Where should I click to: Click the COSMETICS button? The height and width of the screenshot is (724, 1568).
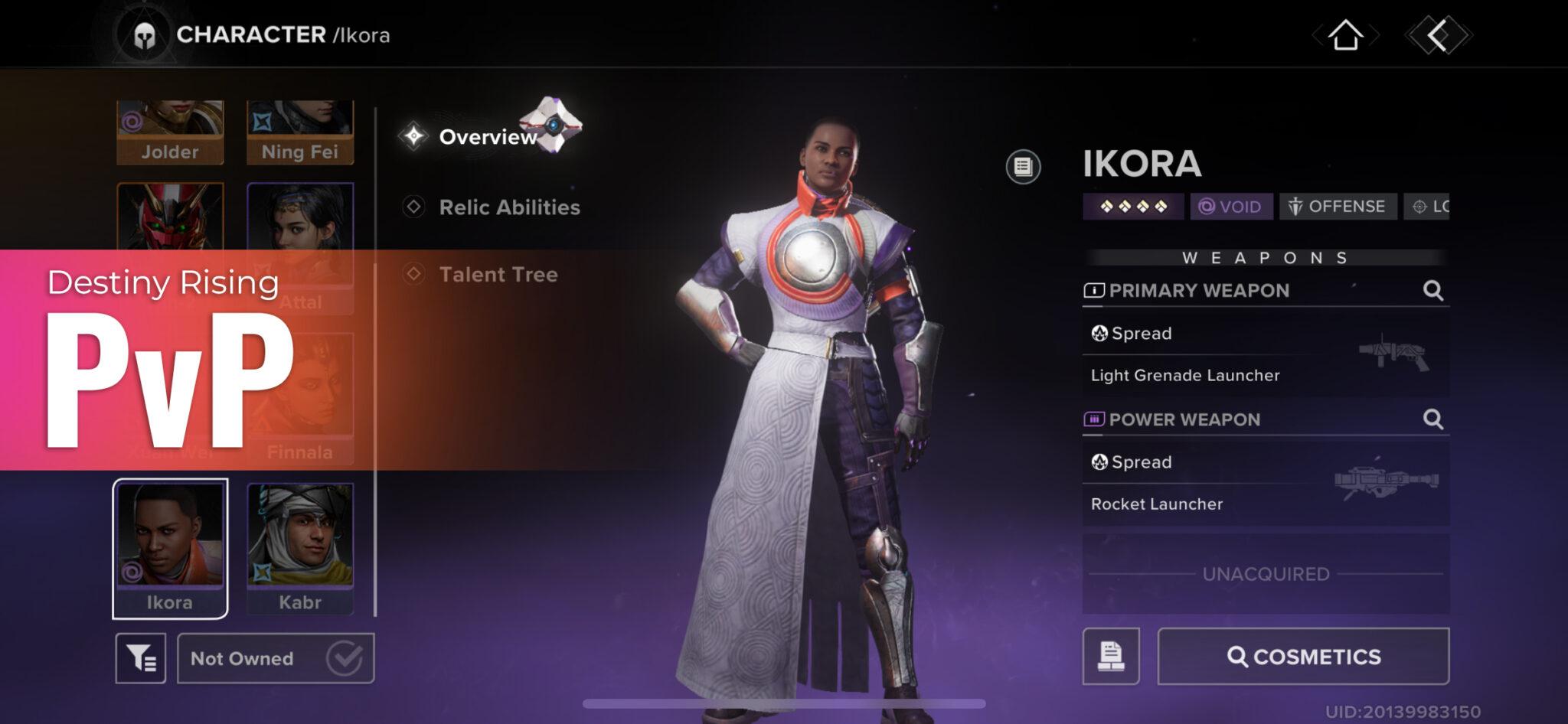pyautogui.click(x=1303, y=656)
